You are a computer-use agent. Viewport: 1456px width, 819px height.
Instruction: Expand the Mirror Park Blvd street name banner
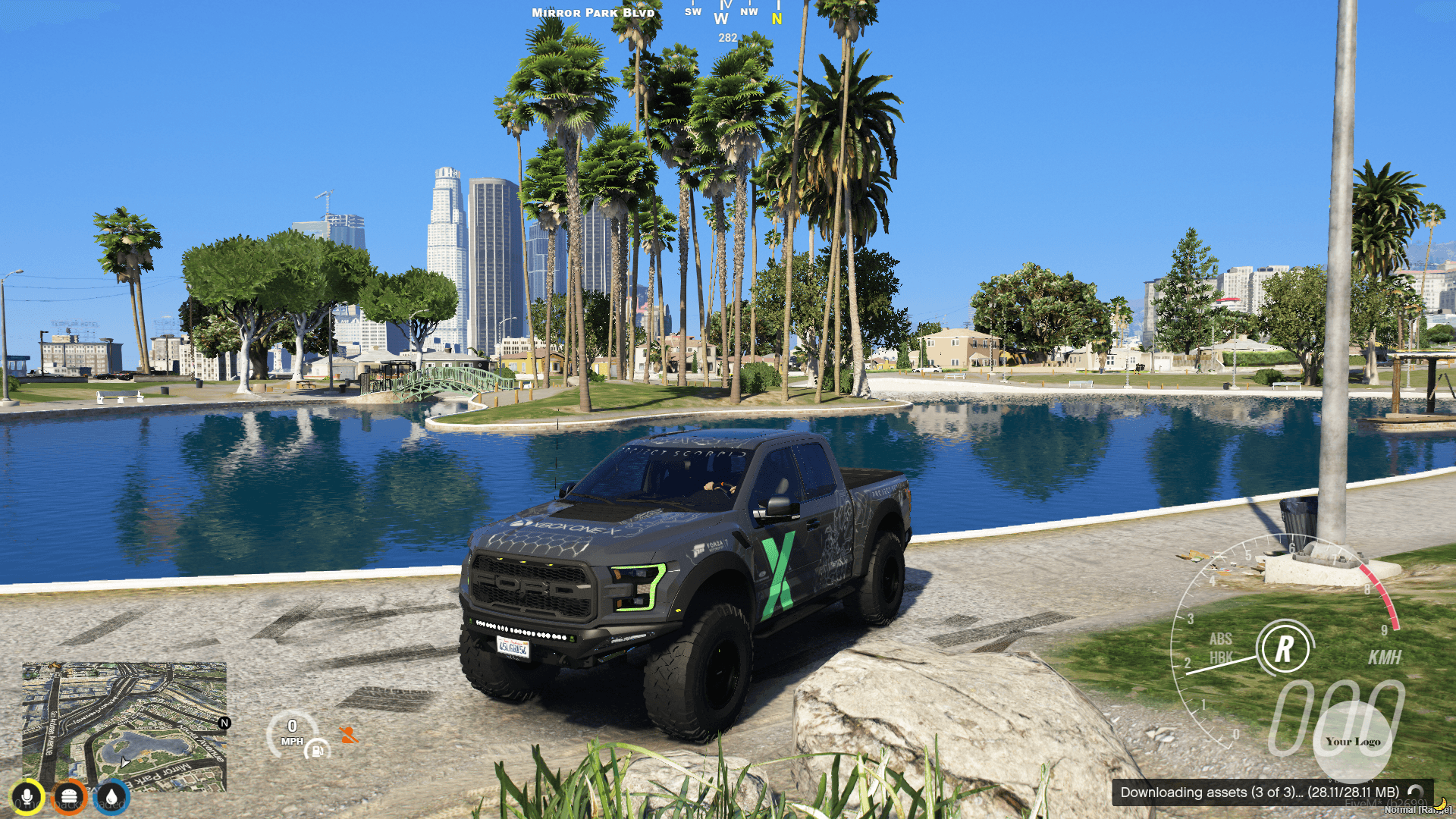pos(594,12)
